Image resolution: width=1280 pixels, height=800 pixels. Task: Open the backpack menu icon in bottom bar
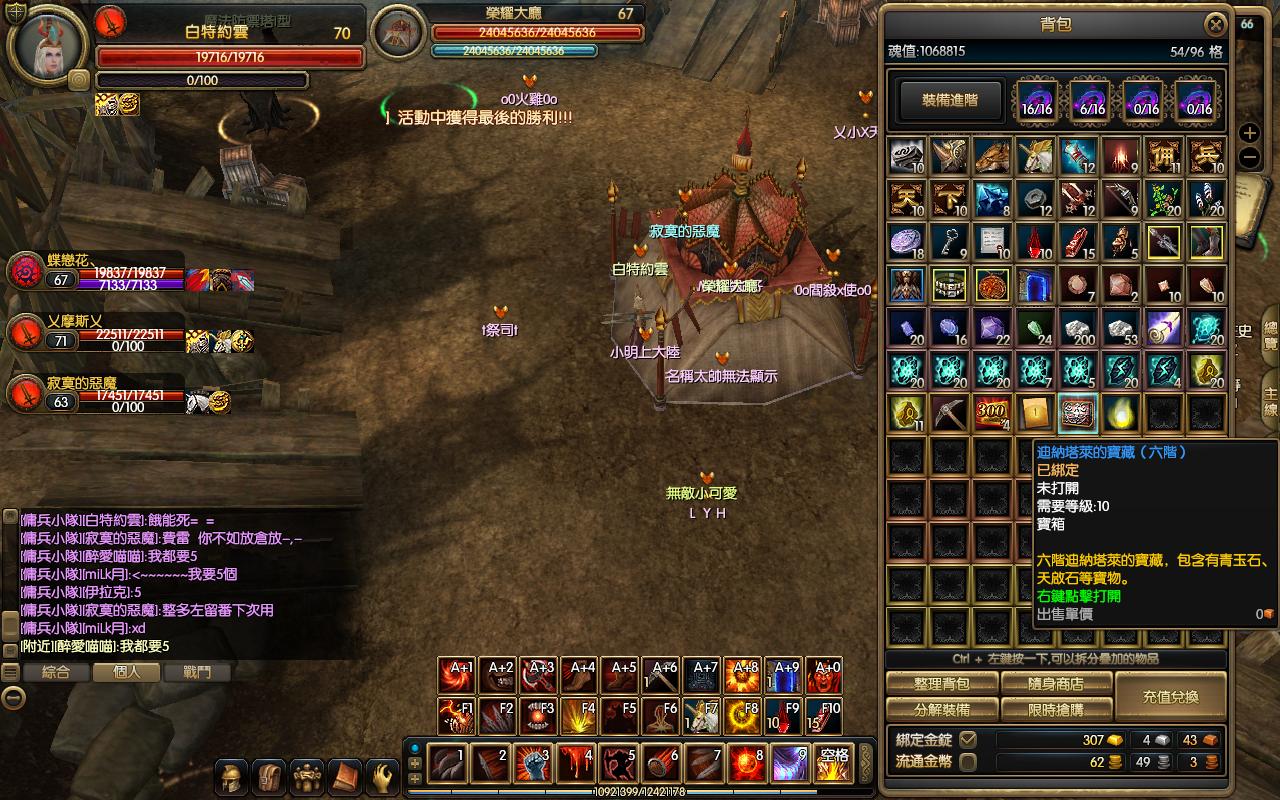[269, 777]
